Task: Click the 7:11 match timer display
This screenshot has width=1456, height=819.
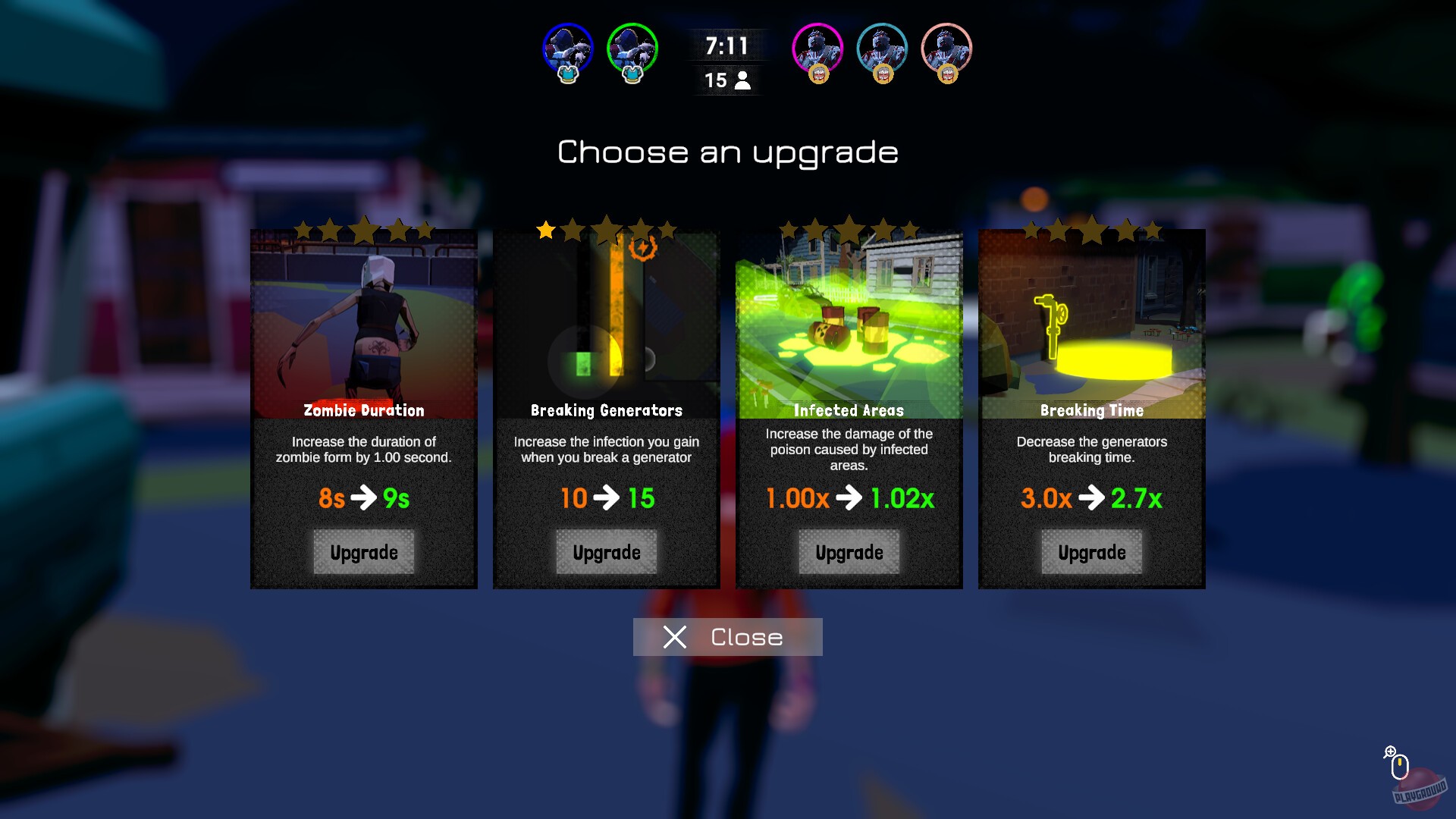Action: tap(725, 45)
